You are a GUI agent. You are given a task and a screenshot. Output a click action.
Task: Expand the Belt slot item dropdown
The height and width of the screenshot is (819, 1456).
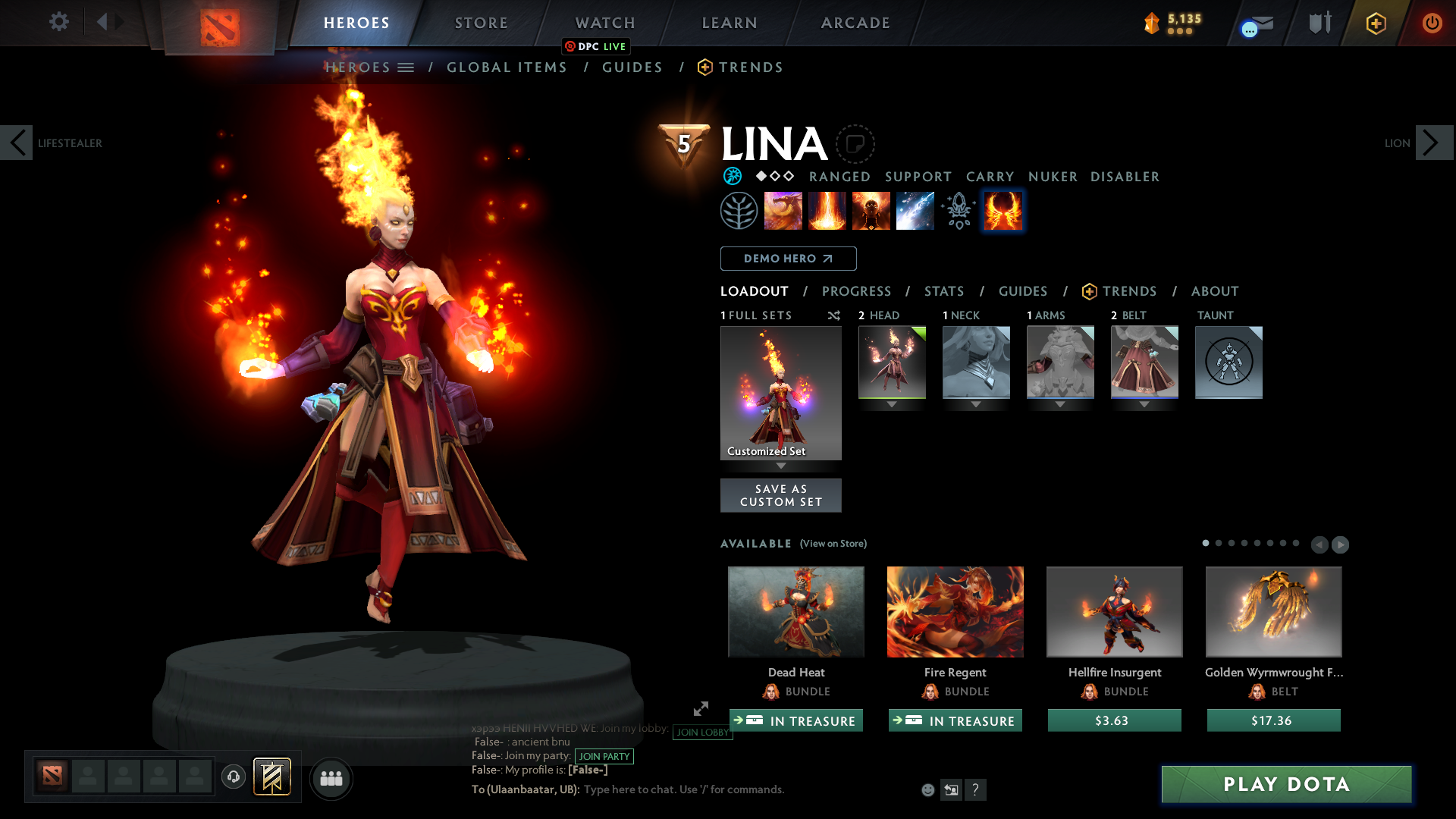tap(1144, 404)
